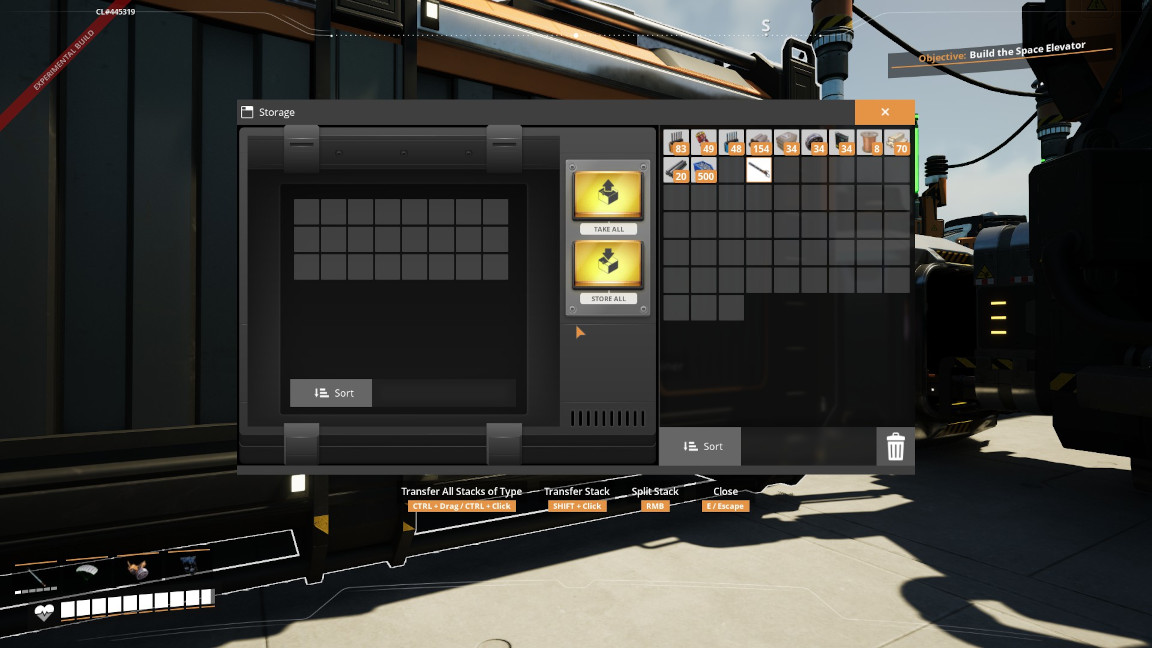Select the gas mask equipment icon
The image size is (1152, 648).
[x=138, y=568]
